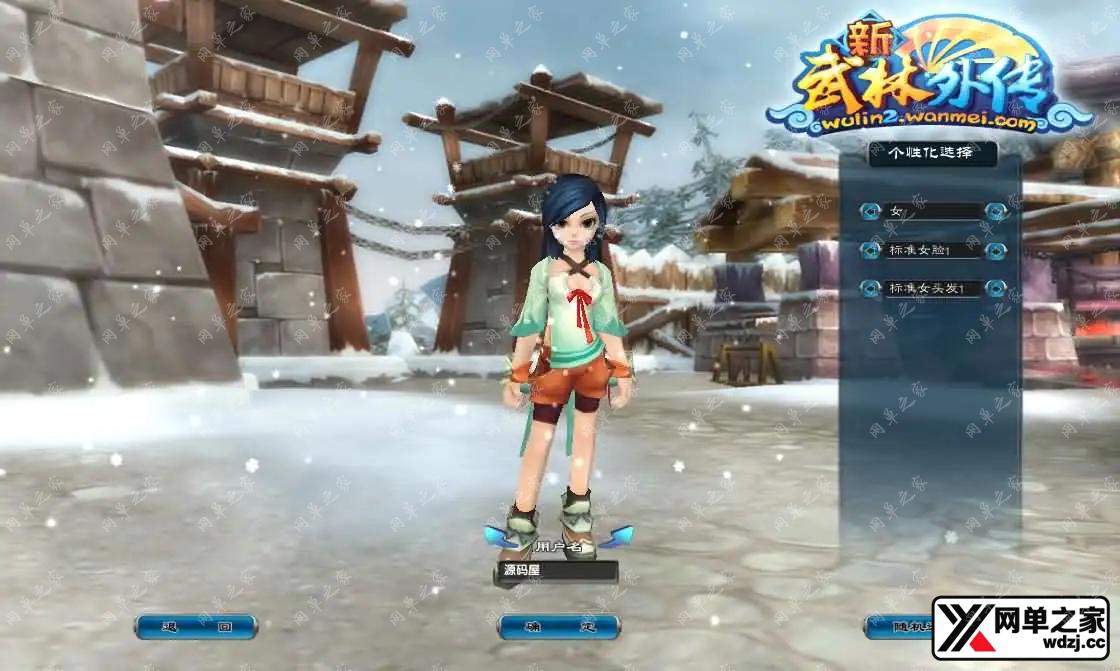The height and width of the screenshot is (671, 1120).
Task: Choose previous face, left of 标准女脸1
Action: point(870,250)
